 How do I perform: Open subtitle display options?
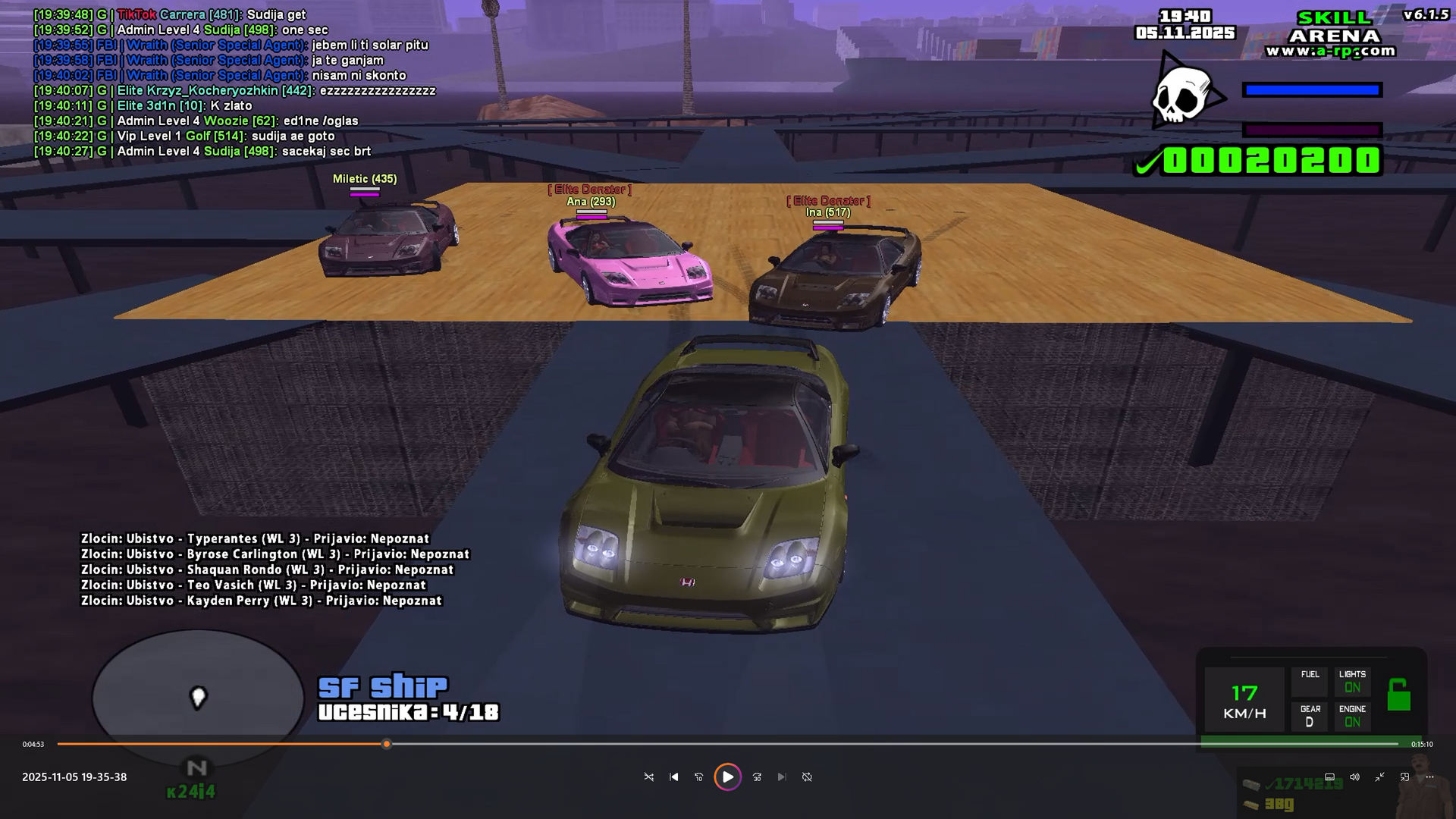[x=1329, y=777]
